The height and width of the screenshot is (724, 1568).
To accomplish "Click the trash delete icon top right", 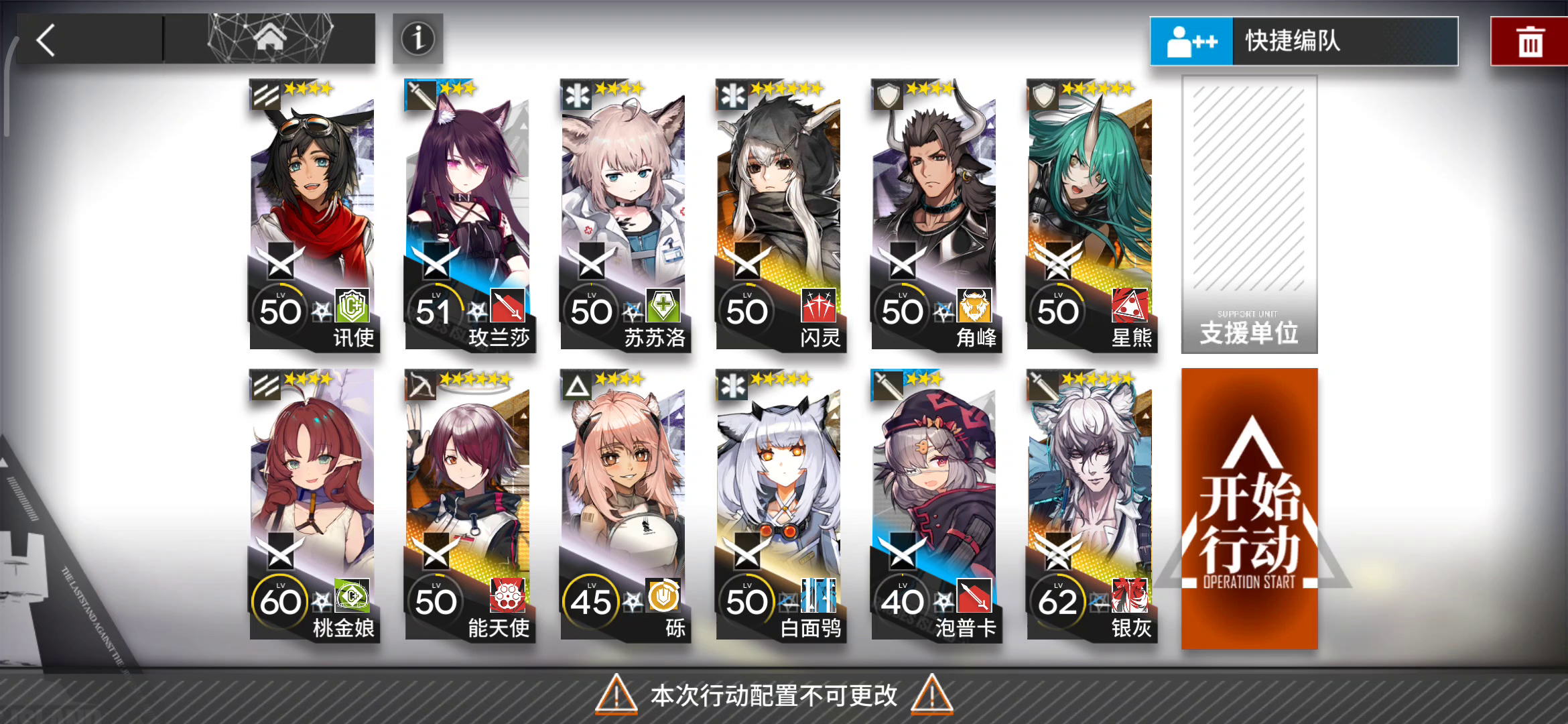I will coord(1528,40).
